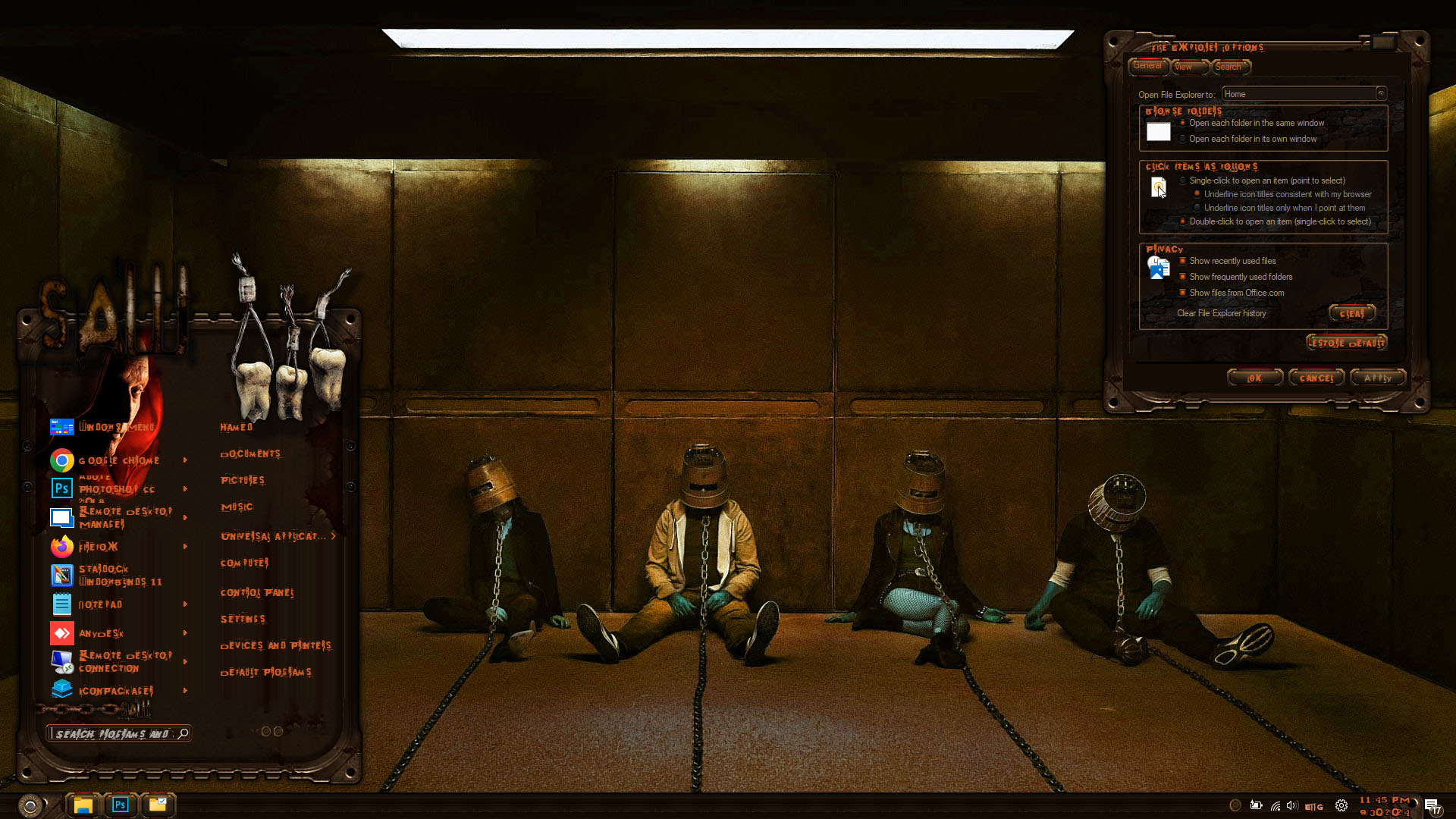The height and width of the screenshot is (819, 1456).
Task: Open Firefox from the start menu list
Action: (x=99, y=547)
